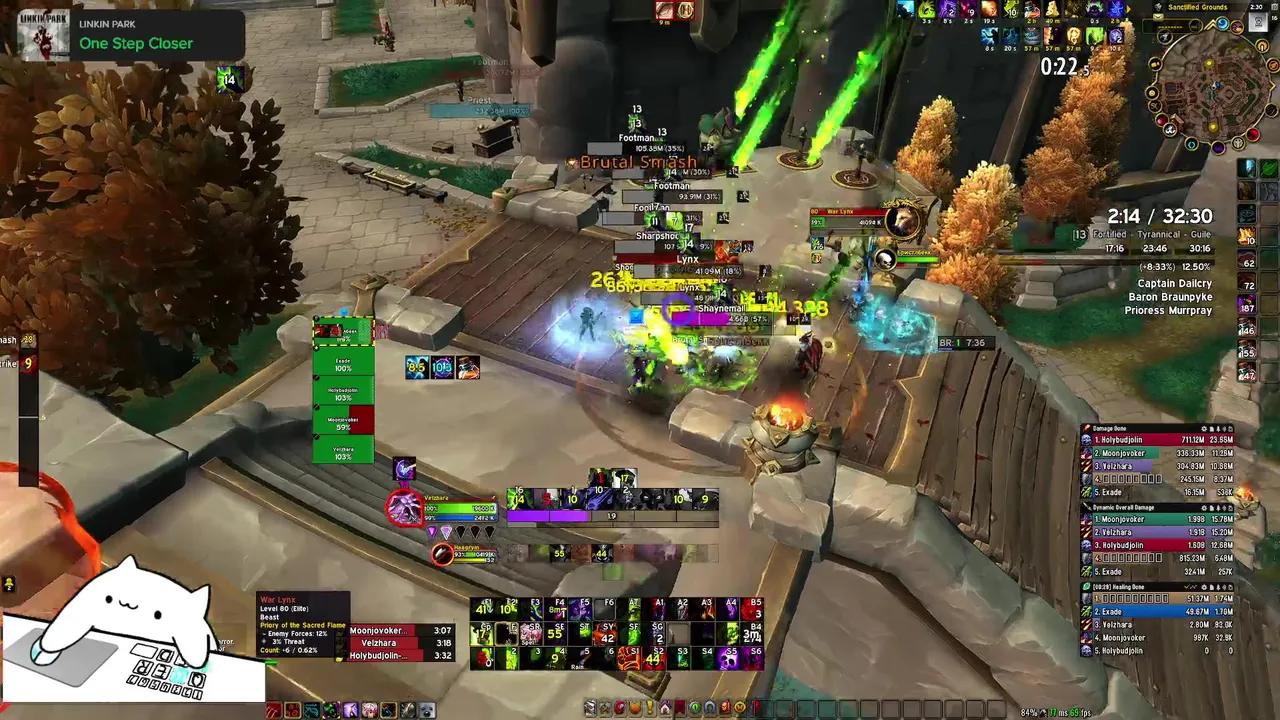Viewport: 1280px width, 720px height.
Task: Click the report icon on Dynamic Overall Damage
Action: (x=1211, y=507)
